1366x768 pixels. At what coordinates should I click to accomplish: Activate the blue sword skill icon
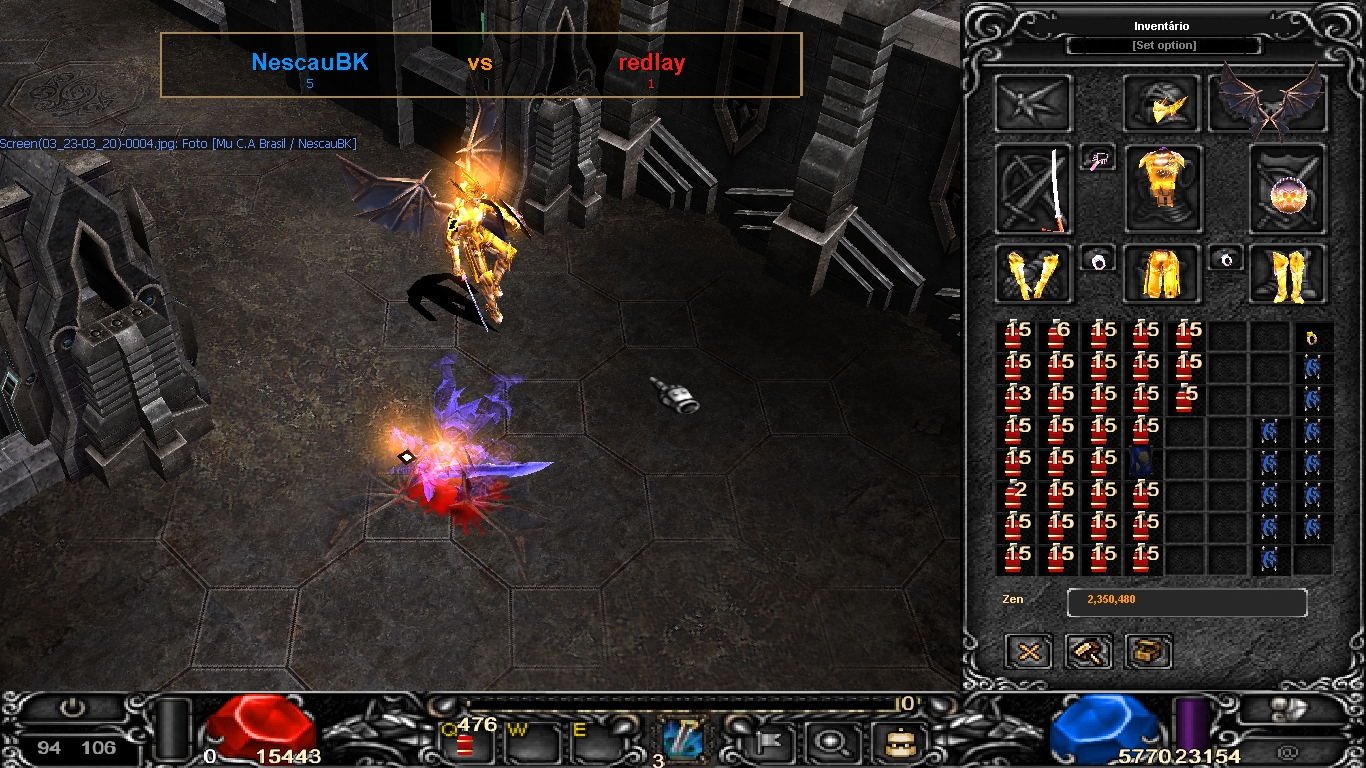tap(683, 741)
